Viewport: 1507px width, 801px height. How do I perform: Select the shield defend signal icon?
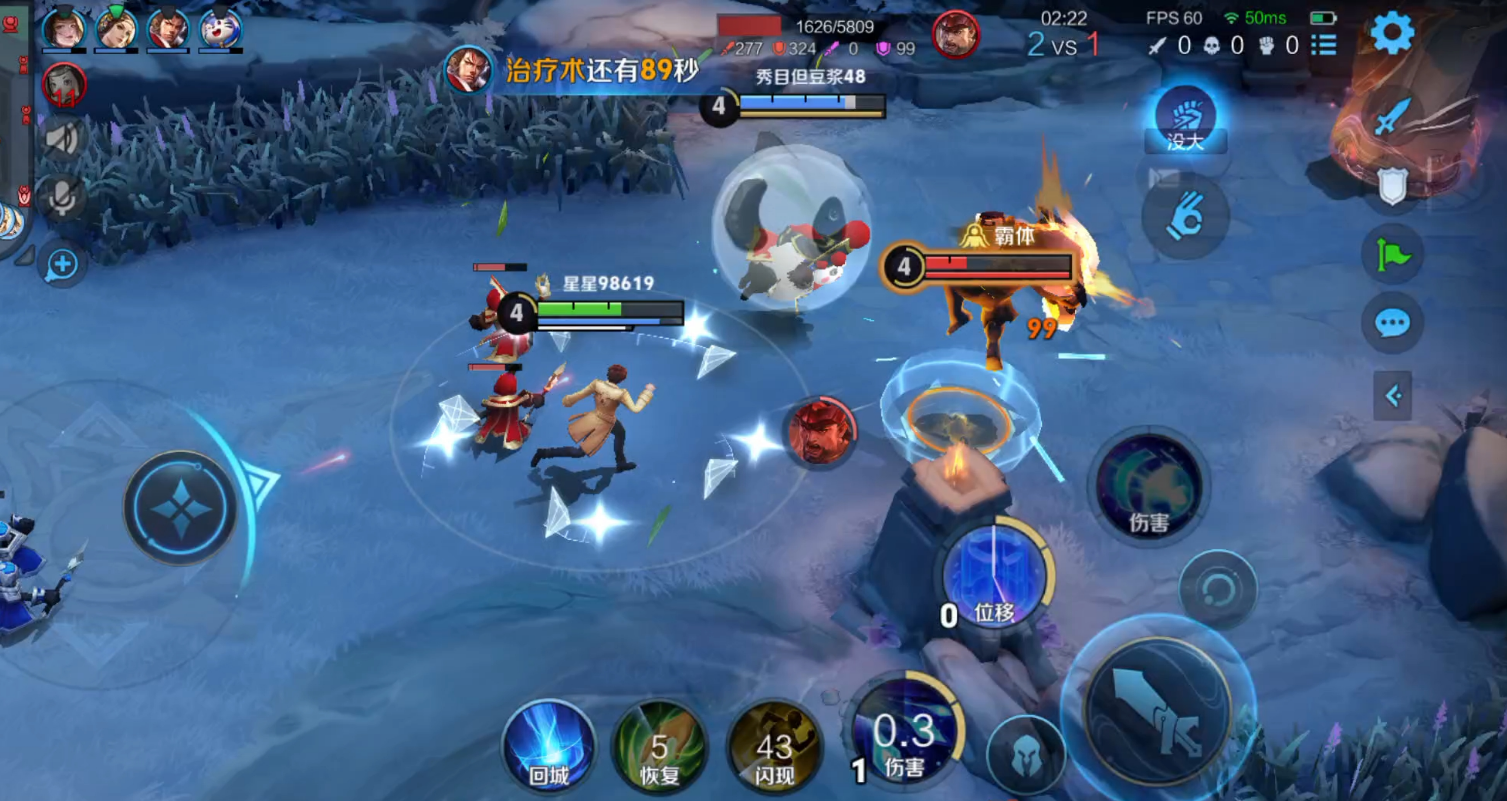[x=1392, y=186]
